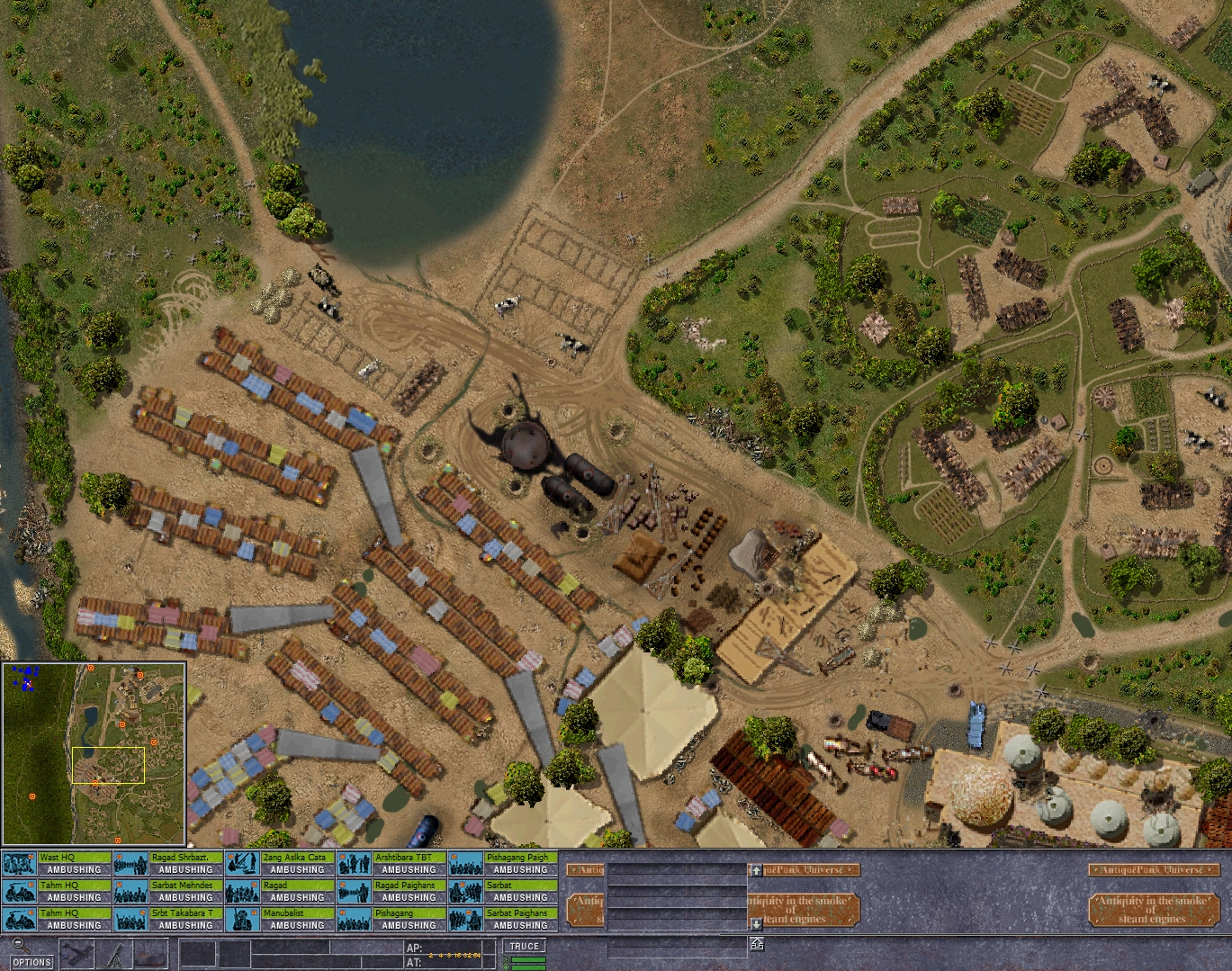Screen dimensions: 1232x971
Task: Click the minimap overview
Action: (94, 753)
